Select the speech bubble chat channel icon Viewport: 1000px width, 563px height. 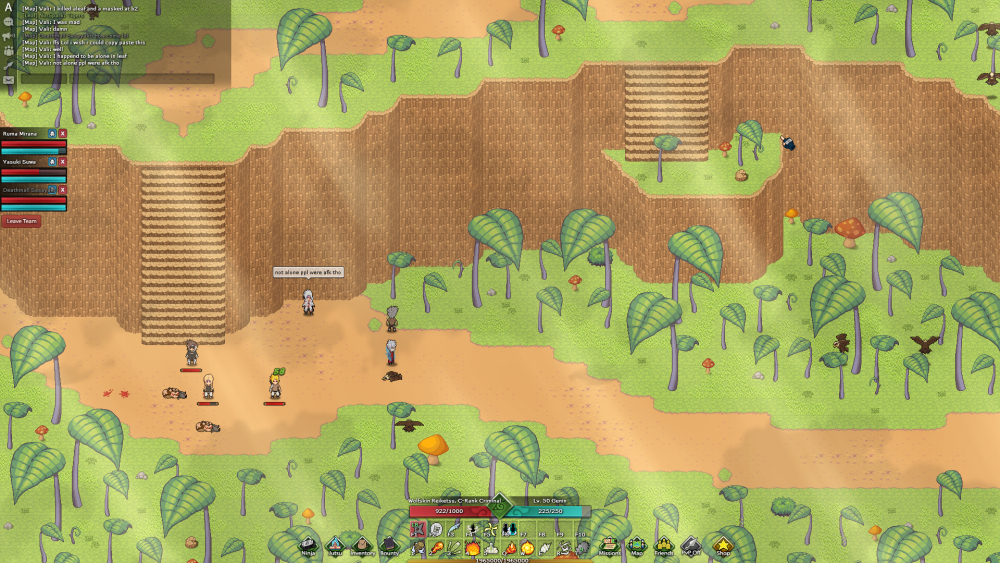(8, 21)
